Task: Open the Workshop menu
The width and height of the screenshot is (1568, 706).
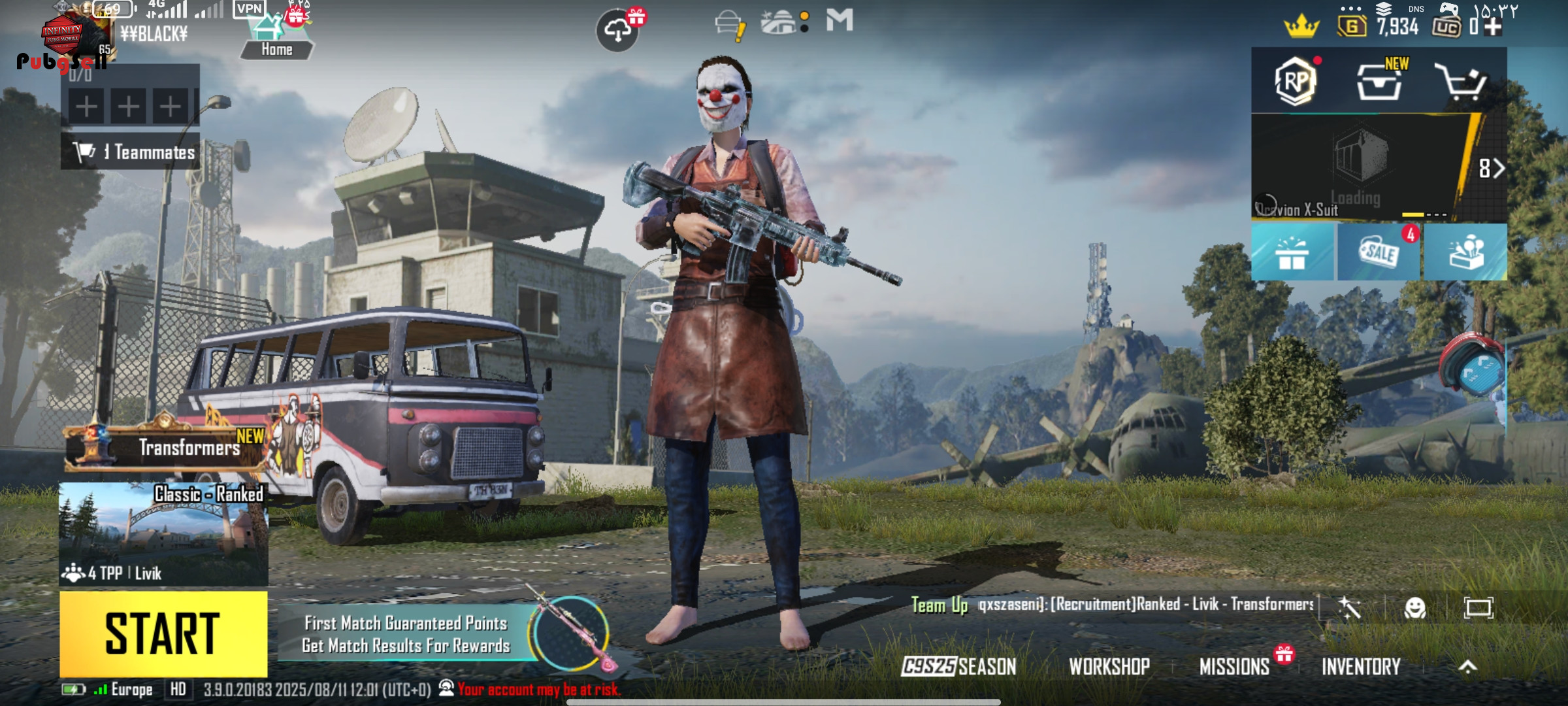Action: pyautogui.click(x=1109, y=666)
